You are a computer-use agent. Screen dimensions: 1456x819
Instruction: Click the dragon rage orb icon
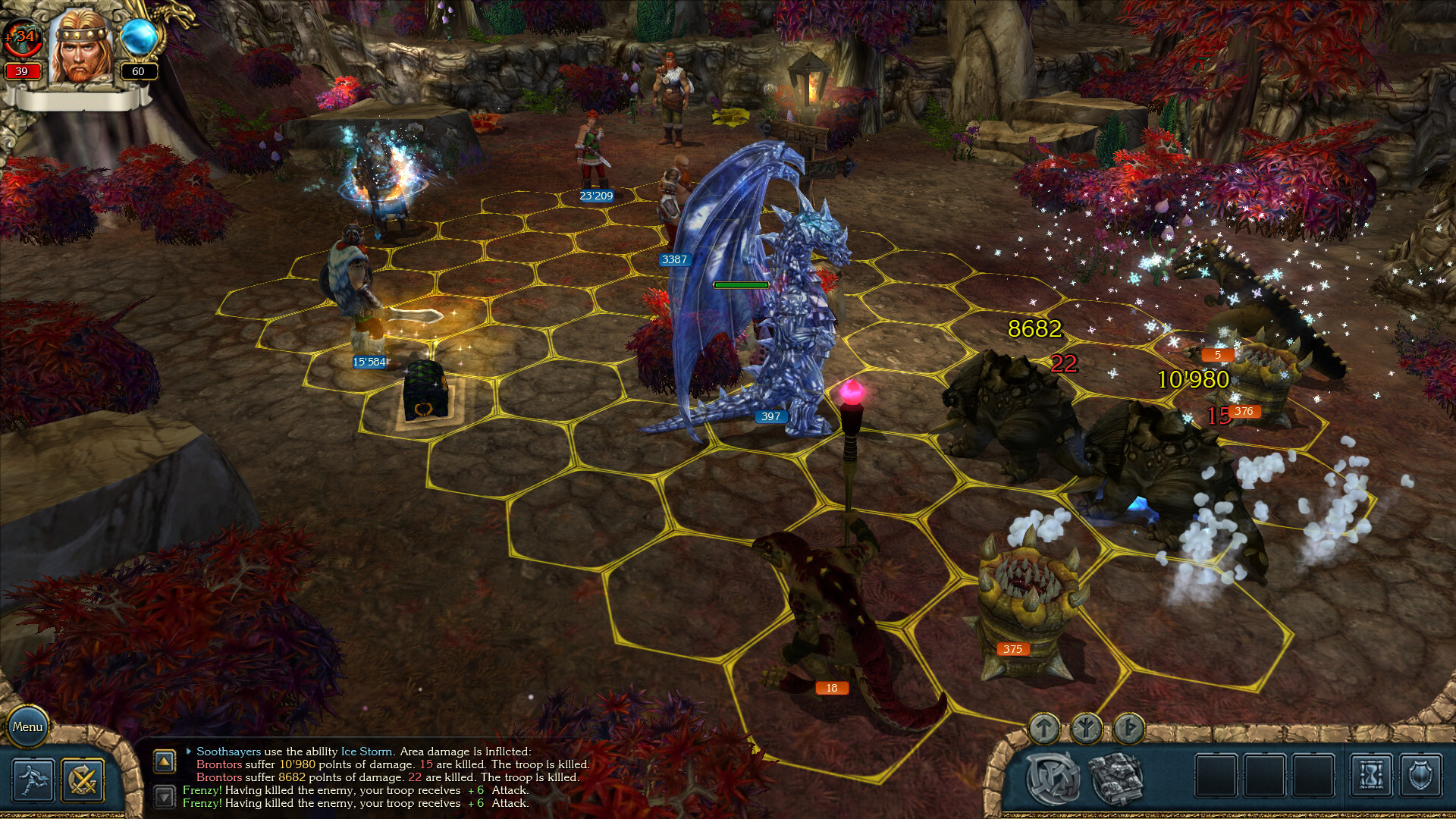23,38
